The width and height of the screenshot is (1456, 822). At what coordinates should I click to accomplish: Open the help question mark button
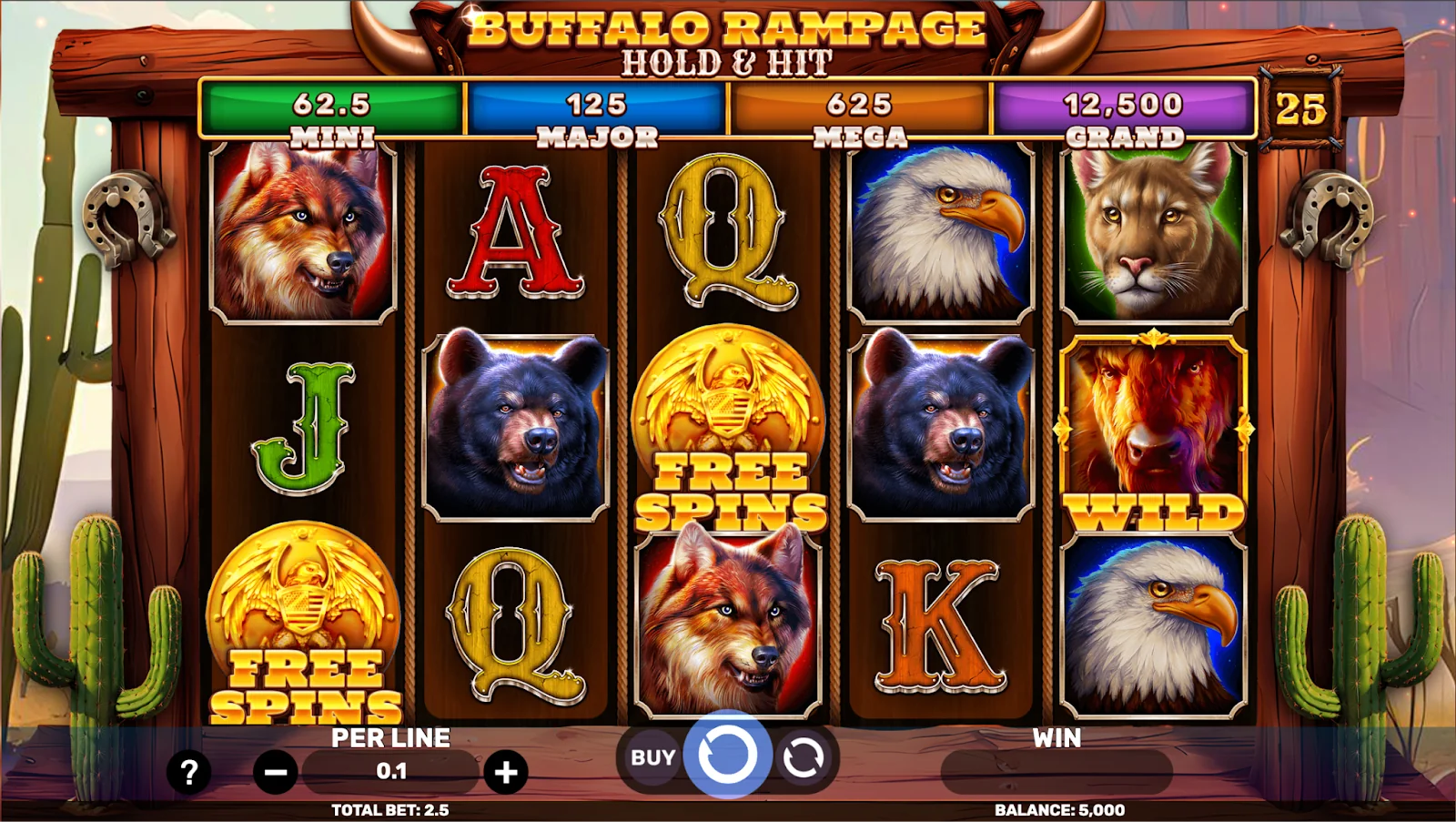coord(188,773)
